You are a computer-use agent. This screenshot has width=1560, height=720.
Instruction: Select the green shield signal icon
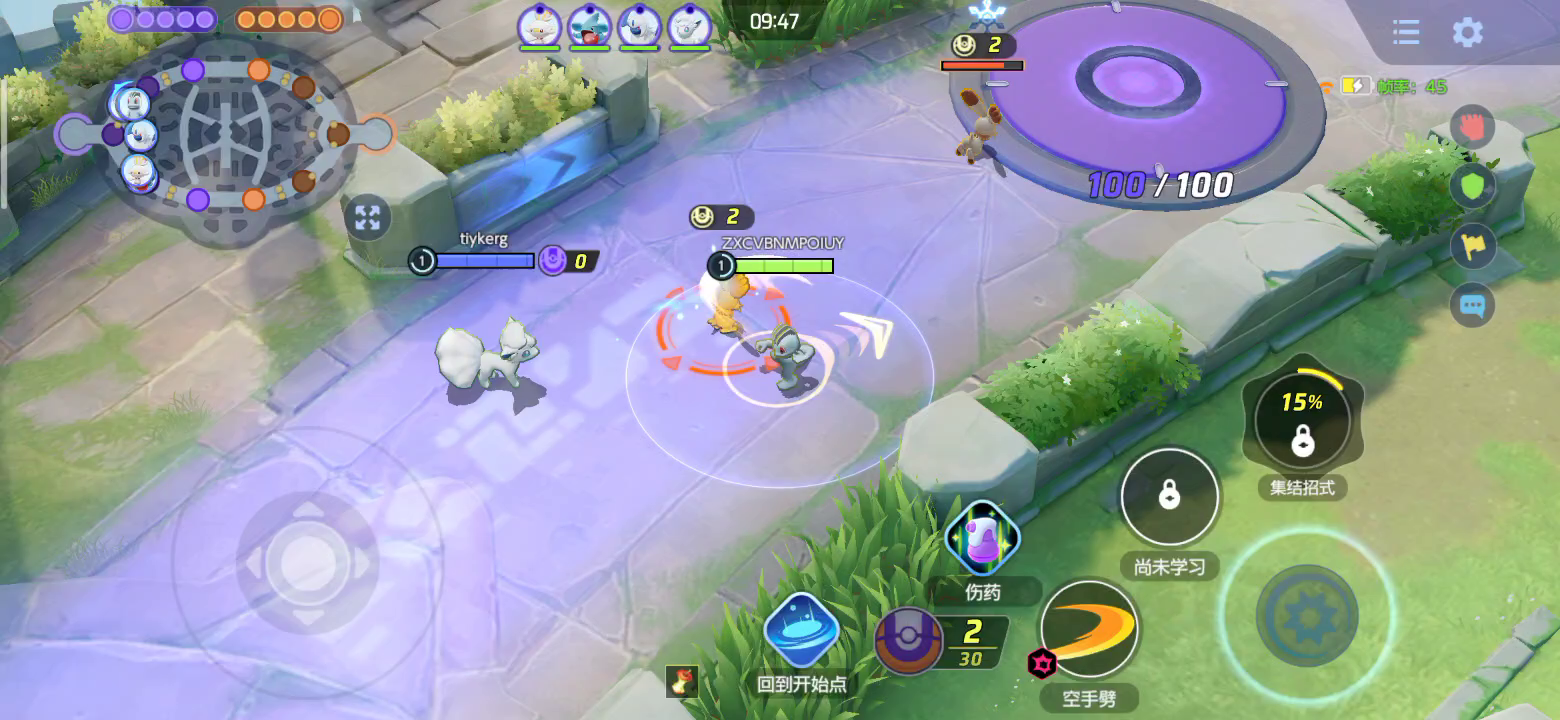(x=1472, y=186)
